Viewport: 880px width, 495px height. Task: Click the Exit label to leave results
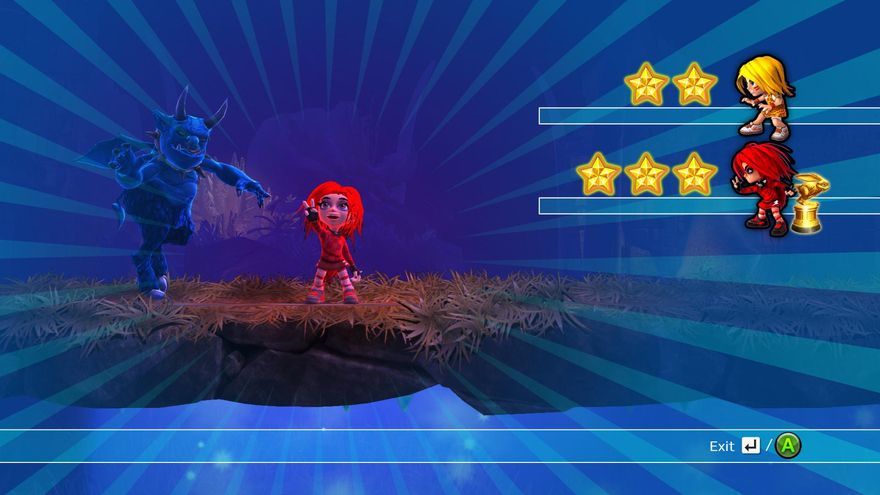click(722, 446)
